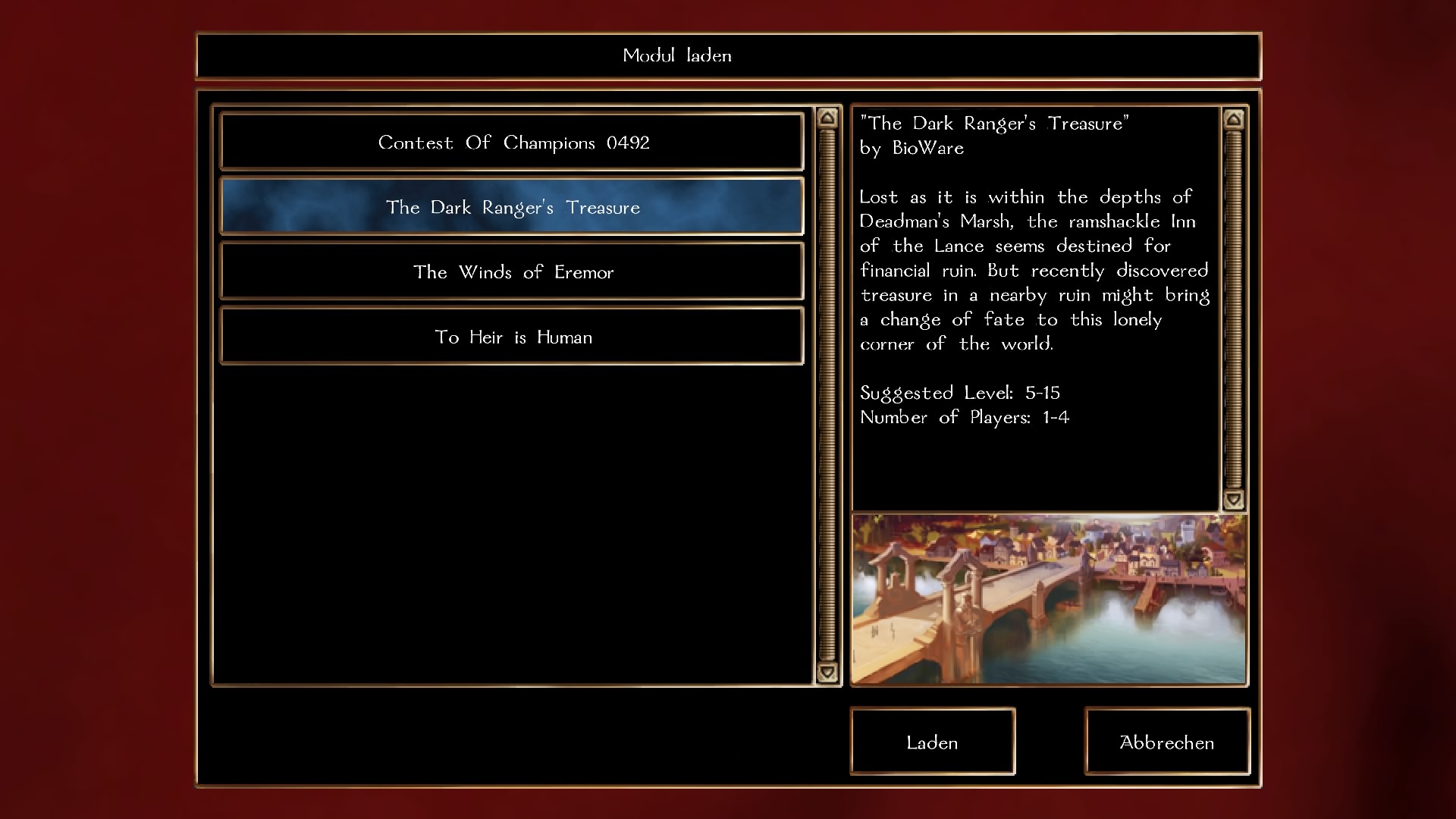
Task: Choose The Dark Ranger's Treasure module
Action: (512, 207)
